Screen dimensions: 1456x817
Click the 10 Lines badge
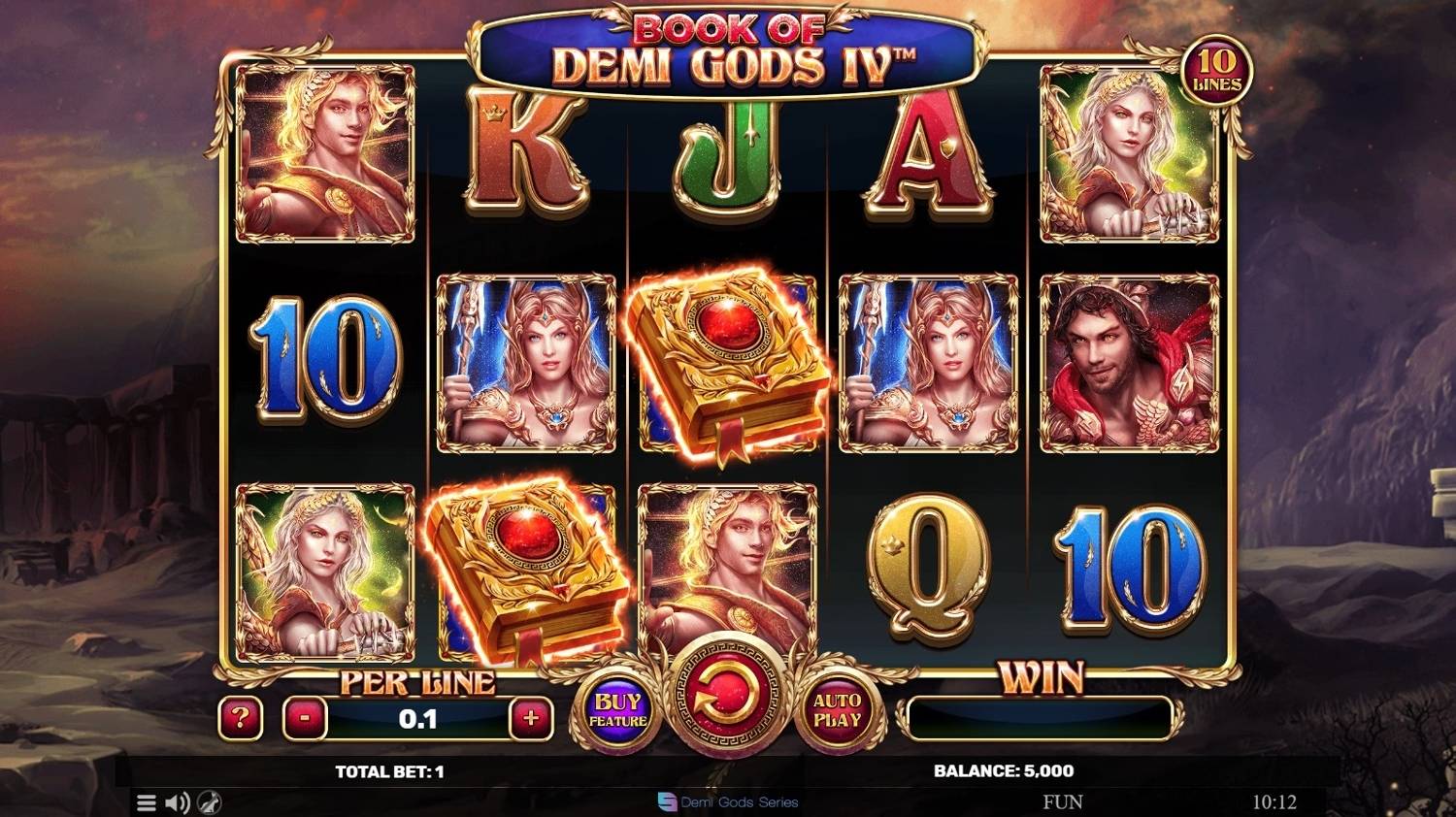pos(1218,72)
